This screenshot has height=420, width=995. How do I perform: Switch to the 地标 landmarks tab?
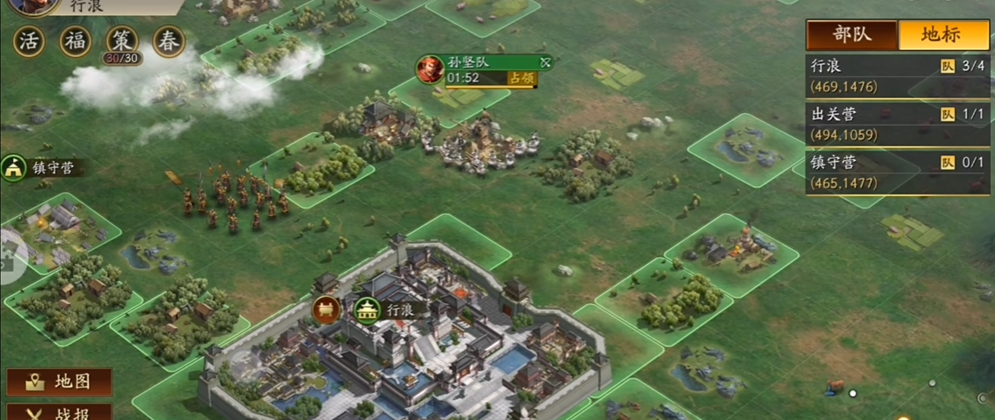coord(943,33)
